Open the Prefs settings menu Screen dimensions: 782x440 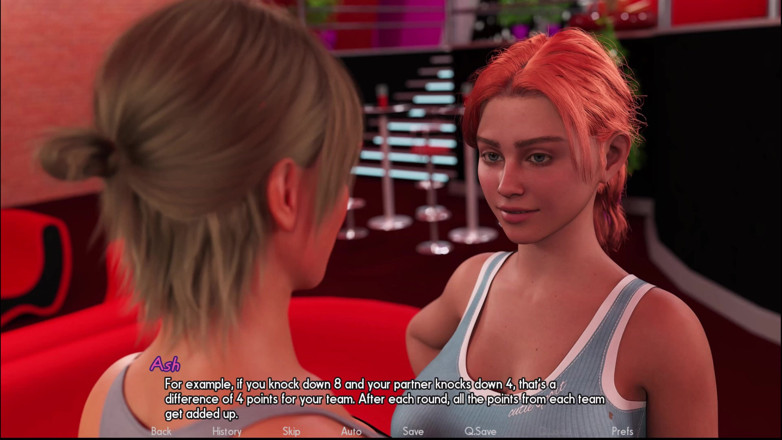click(622, 431)
